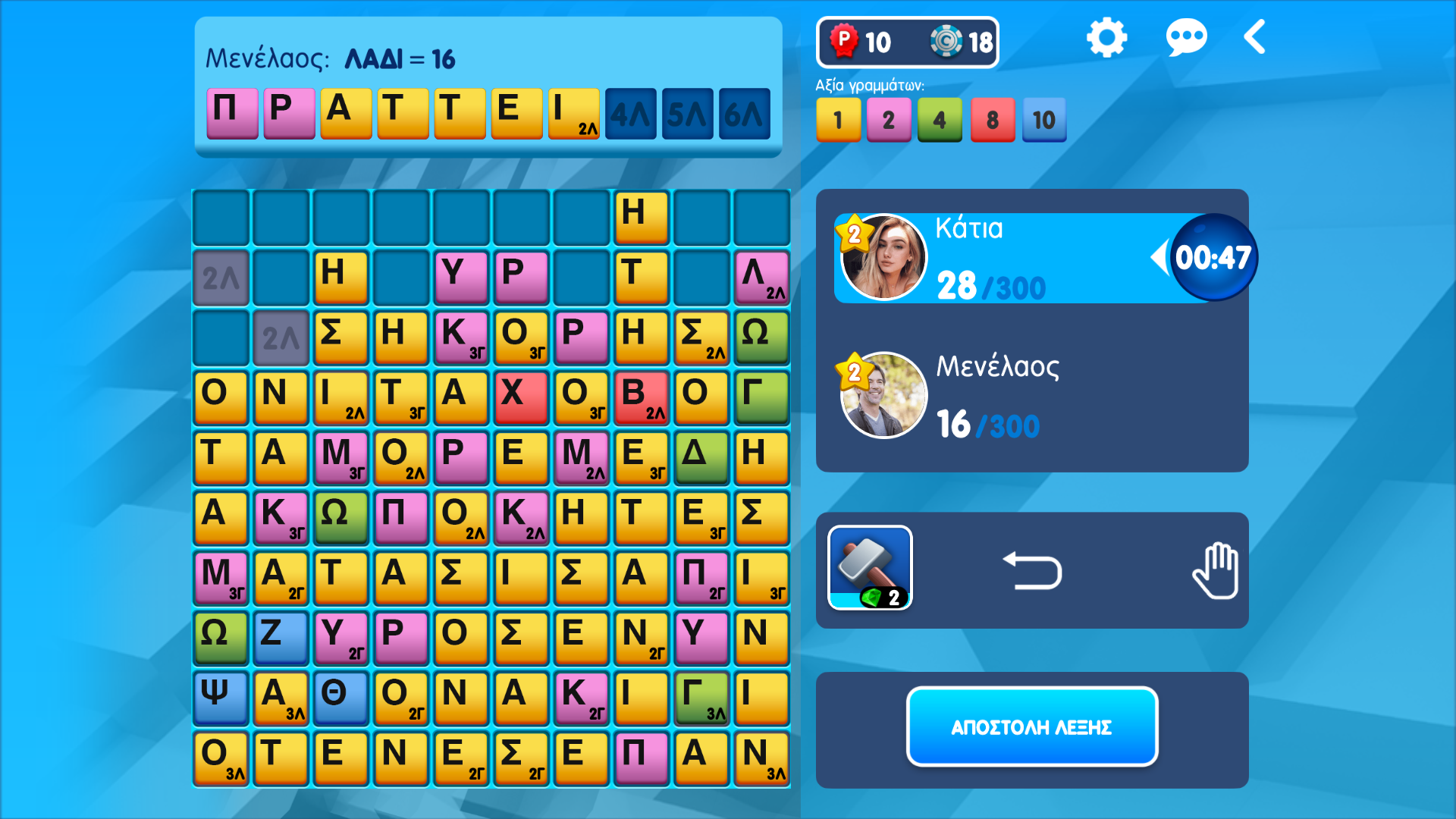Screen dimensions: 1456x819
Task: Undo the last tile placement
Action: pyautogui.click(x=1033, y=570)
